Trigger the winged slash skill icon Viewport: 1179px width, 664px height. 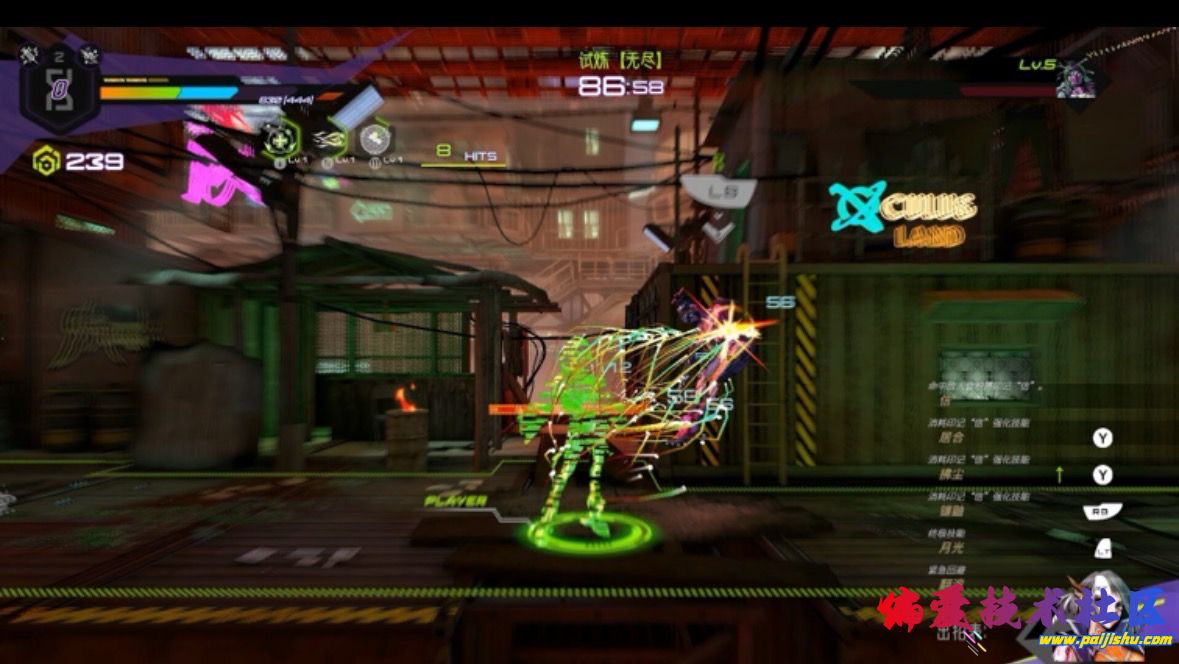[331, 141]
